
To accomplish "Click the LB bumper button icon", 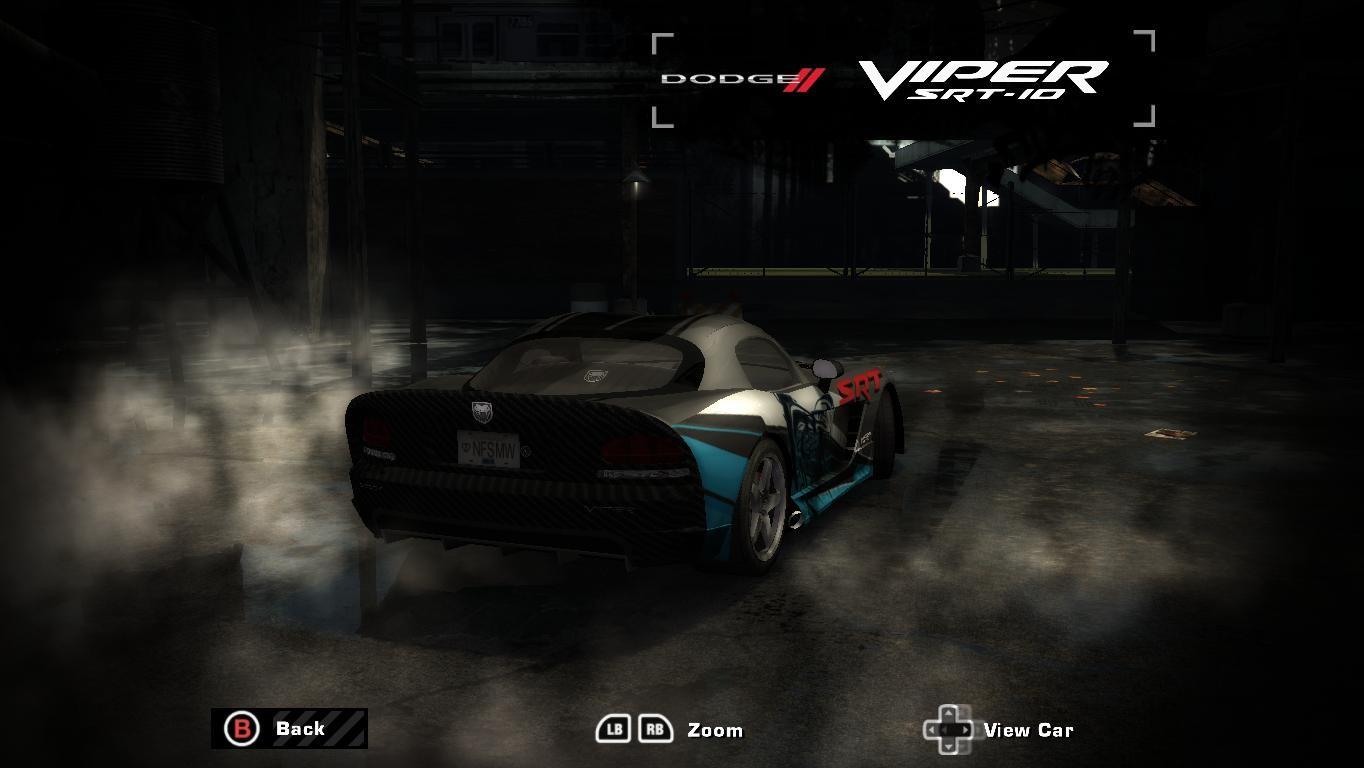I will click(x=613, y=728).
